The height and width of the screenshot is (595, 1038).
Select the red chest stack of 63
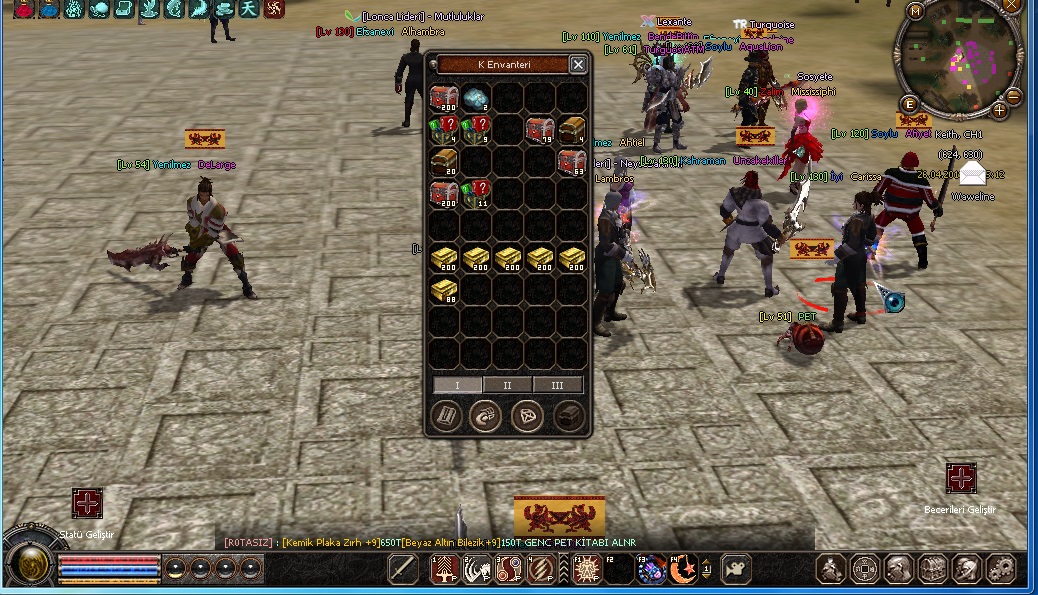571,162
